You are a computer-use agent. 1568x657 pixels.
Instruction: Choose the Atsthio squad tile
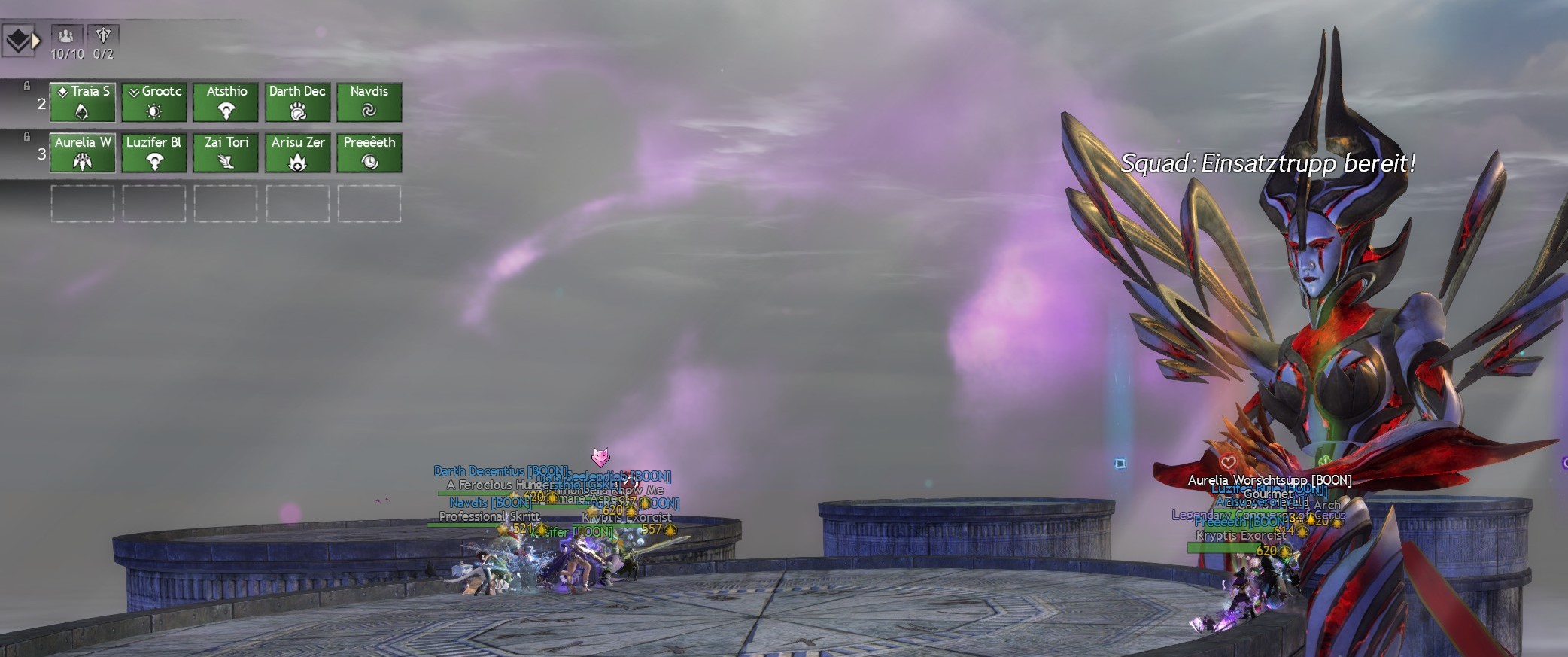point(226,102)
